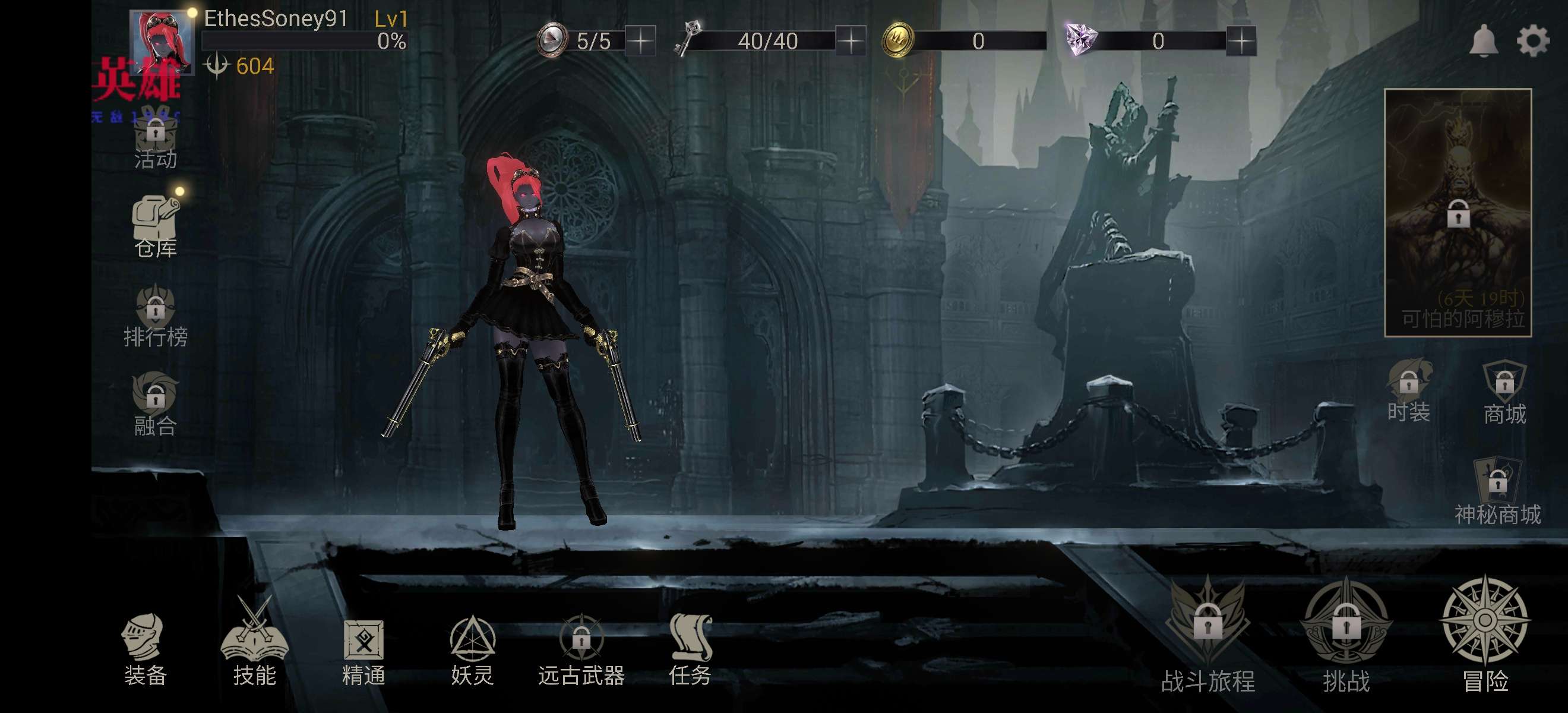Open the player avatar portrait
Image resolution: width=1568 pixels, height=713 pixels.
[162, 43]
